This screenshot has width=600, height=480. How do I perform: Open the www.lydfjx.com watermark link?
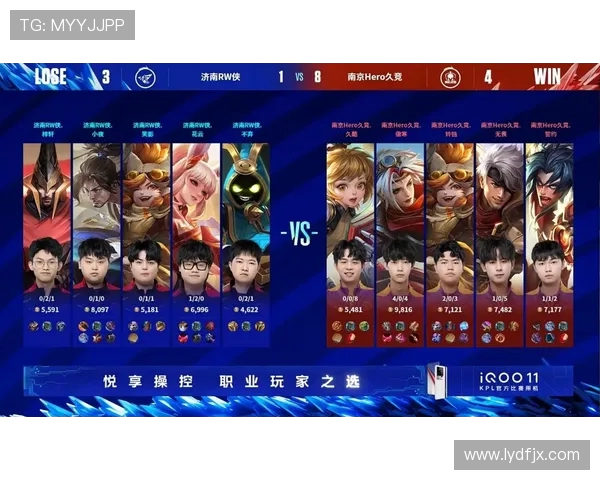pyautogui.click(x=522, y=455)
